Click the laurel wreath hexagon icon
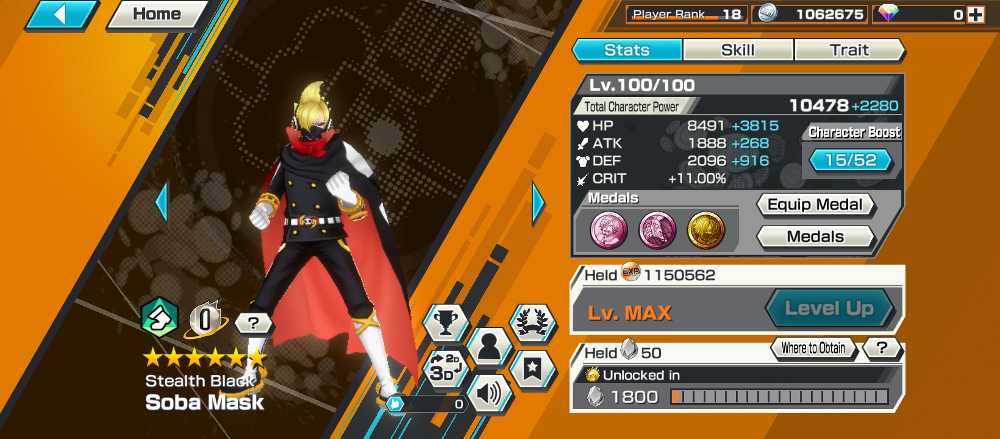Screen dimensions: 1000x439 [x=532, y=322]
